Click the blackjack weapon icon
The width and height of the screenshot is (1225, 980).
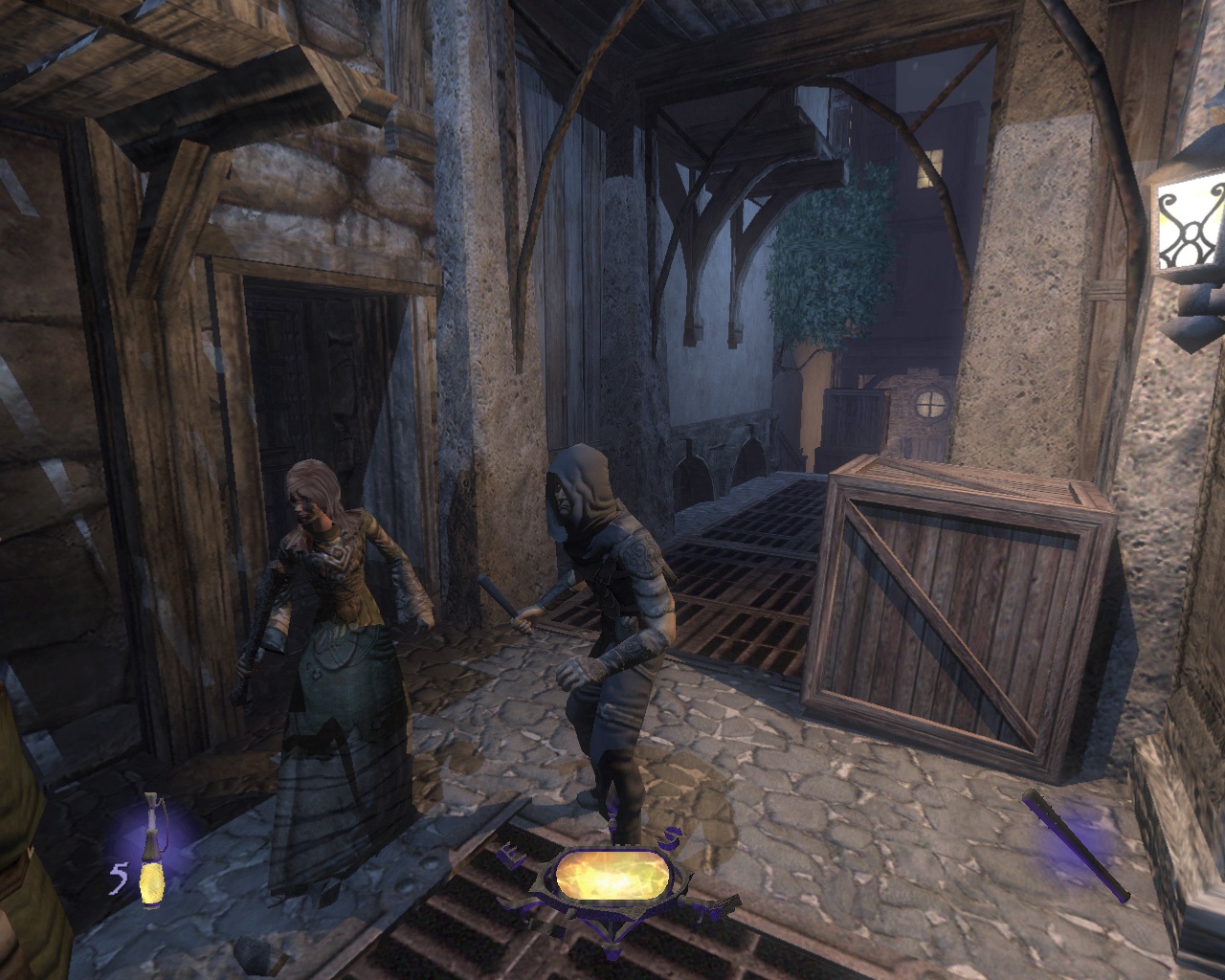[1076, 846]
